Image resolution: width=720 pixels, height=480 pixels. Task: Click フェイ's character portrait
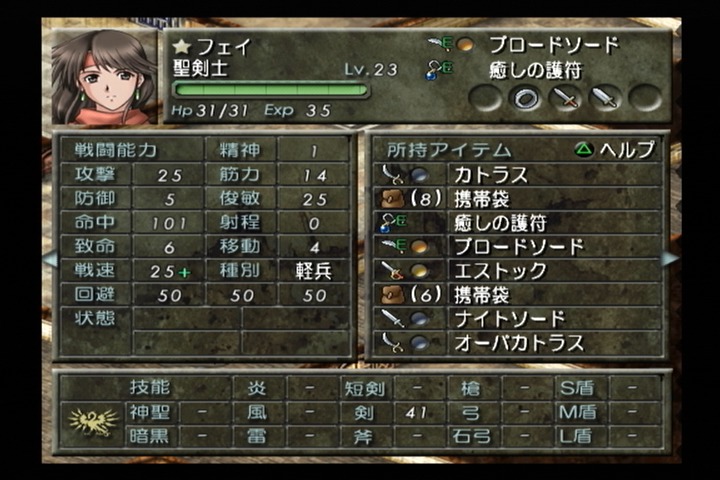click(102, 77)
